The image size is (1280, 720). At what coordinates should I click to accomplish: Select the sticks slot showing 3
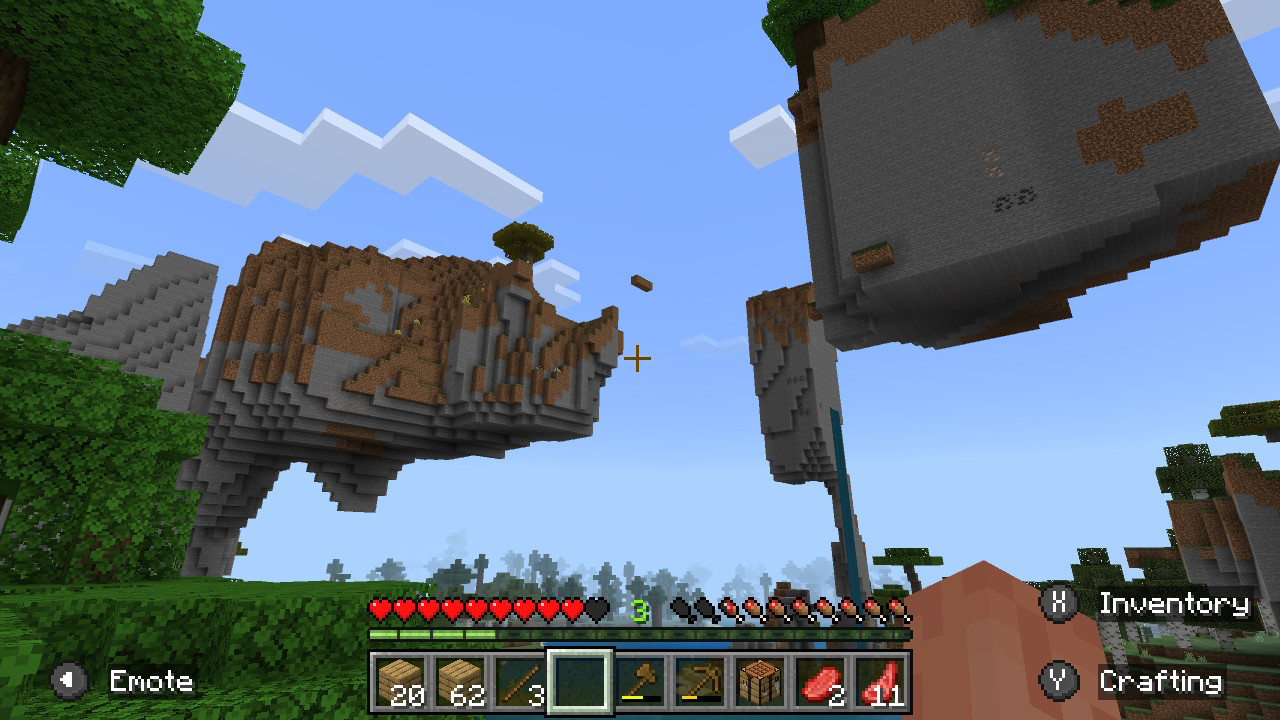[x=519, y=683]
